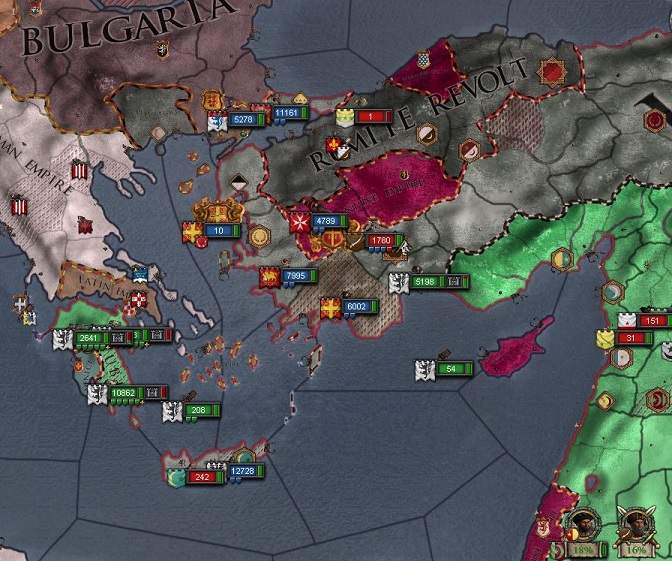Select the army counter showing 11161

287,113
